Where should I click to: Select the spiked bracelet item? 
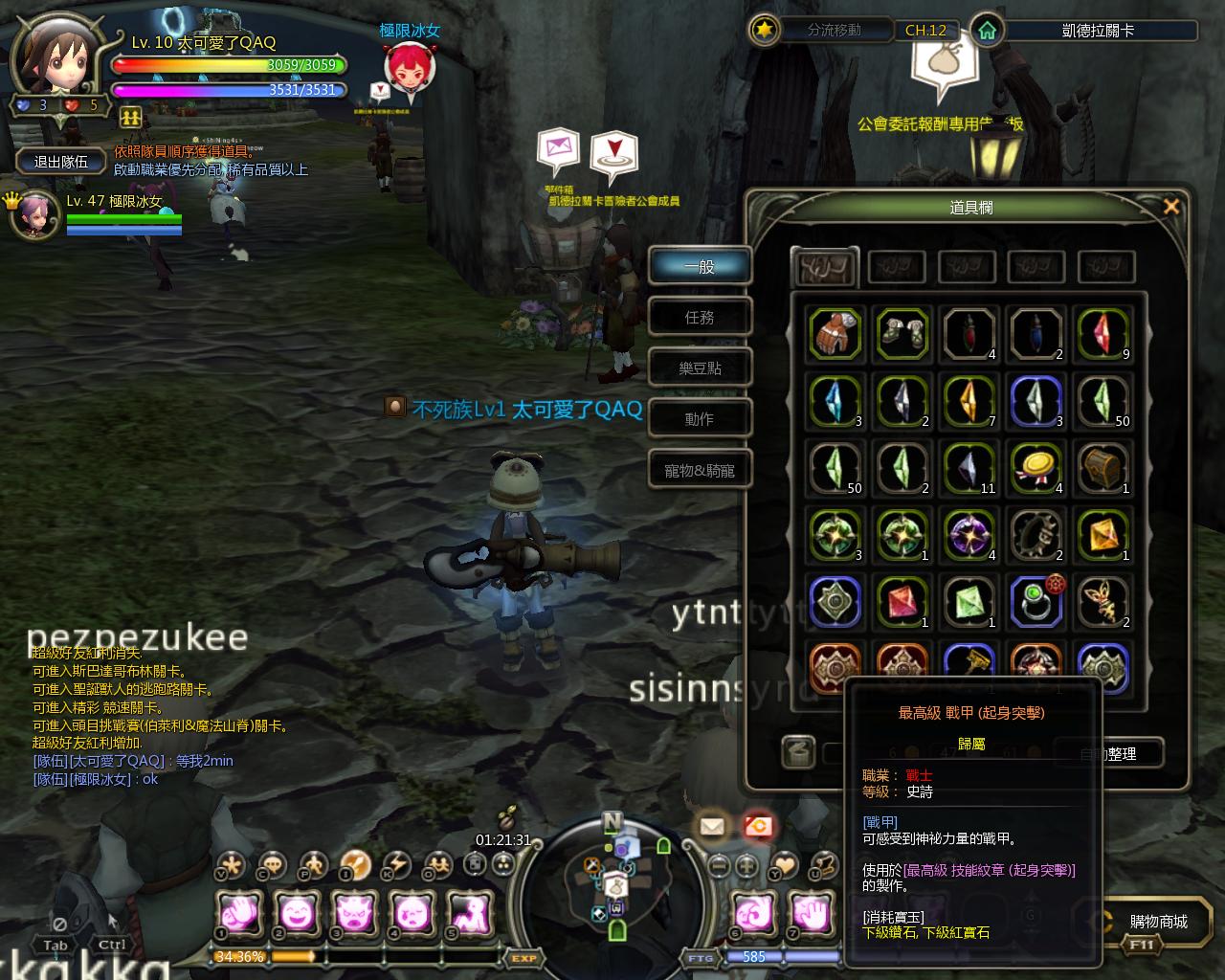pos(1036,535)
